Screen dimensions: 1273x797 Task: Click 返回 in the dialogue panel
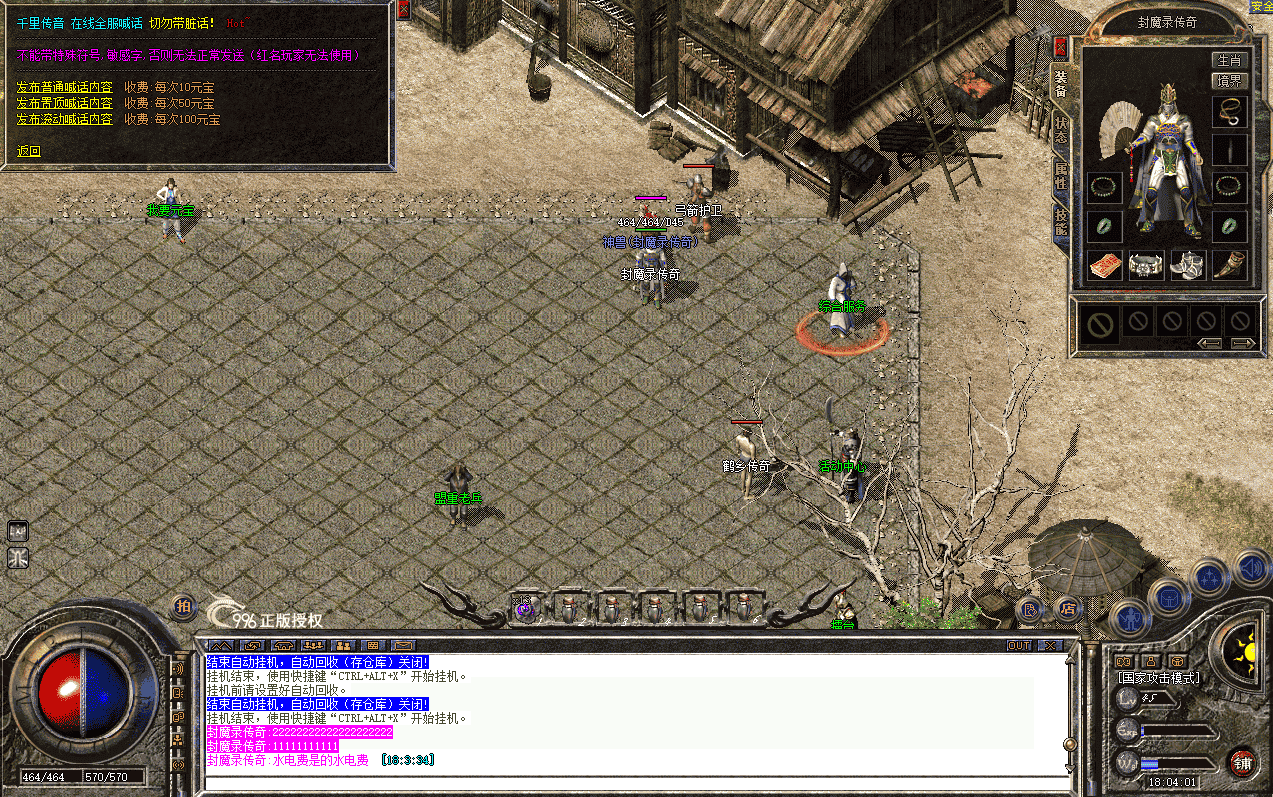pyautogui.click(x=29, y=151)
